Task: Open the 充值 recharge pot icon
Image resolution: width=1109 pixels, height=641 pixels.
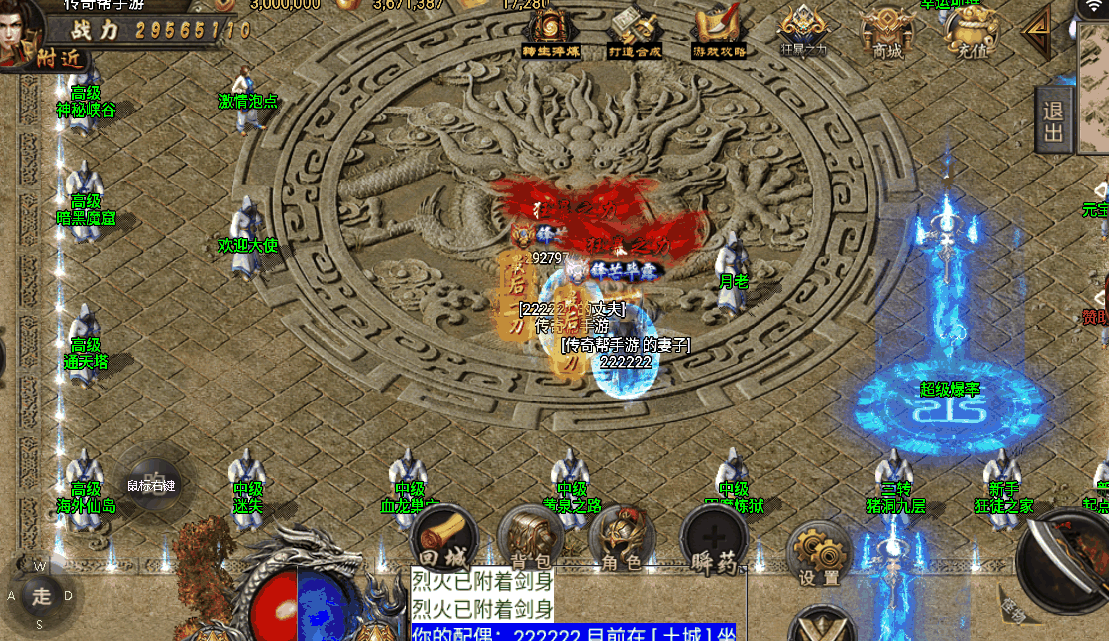Action: point(966,32)
